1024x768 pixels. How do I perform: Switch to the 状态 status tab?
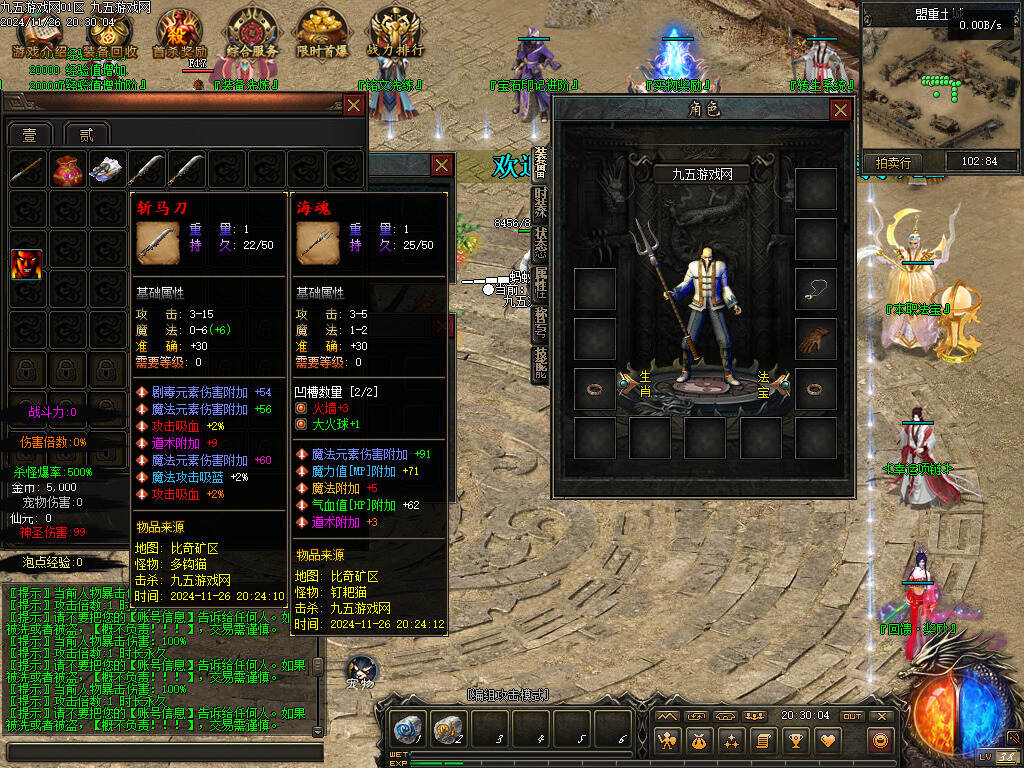tap(540, 243)
